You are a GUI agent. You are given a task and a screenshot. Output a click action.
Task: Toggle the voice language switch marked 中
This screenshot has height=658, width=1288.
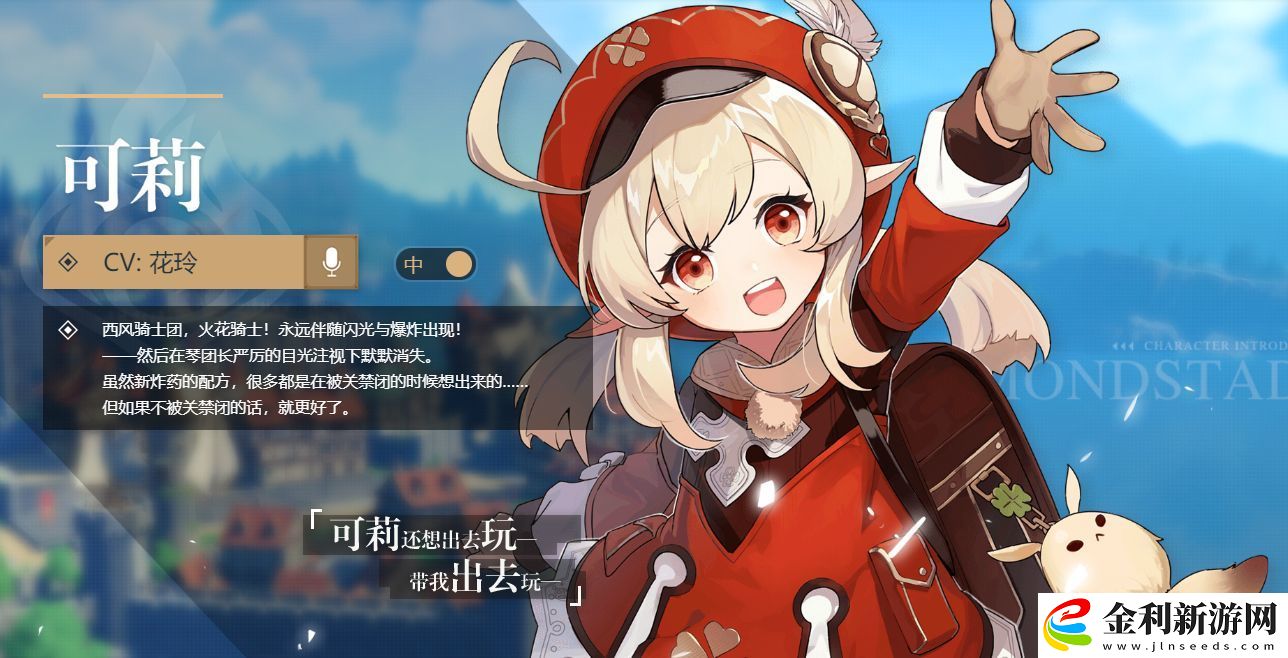click(x=436, y=264)
